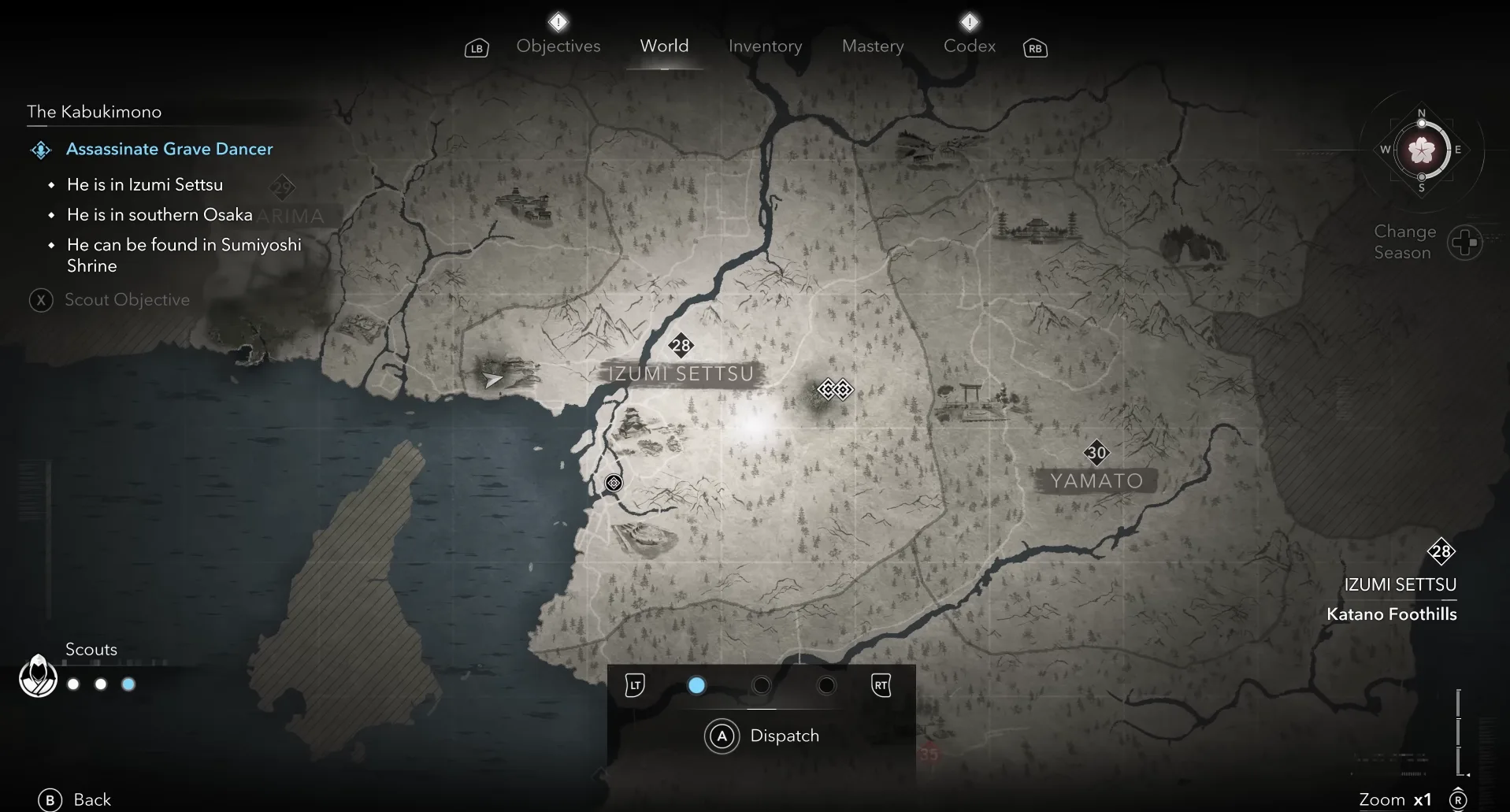Go to the Mastery tab

(x=872, y=46)
